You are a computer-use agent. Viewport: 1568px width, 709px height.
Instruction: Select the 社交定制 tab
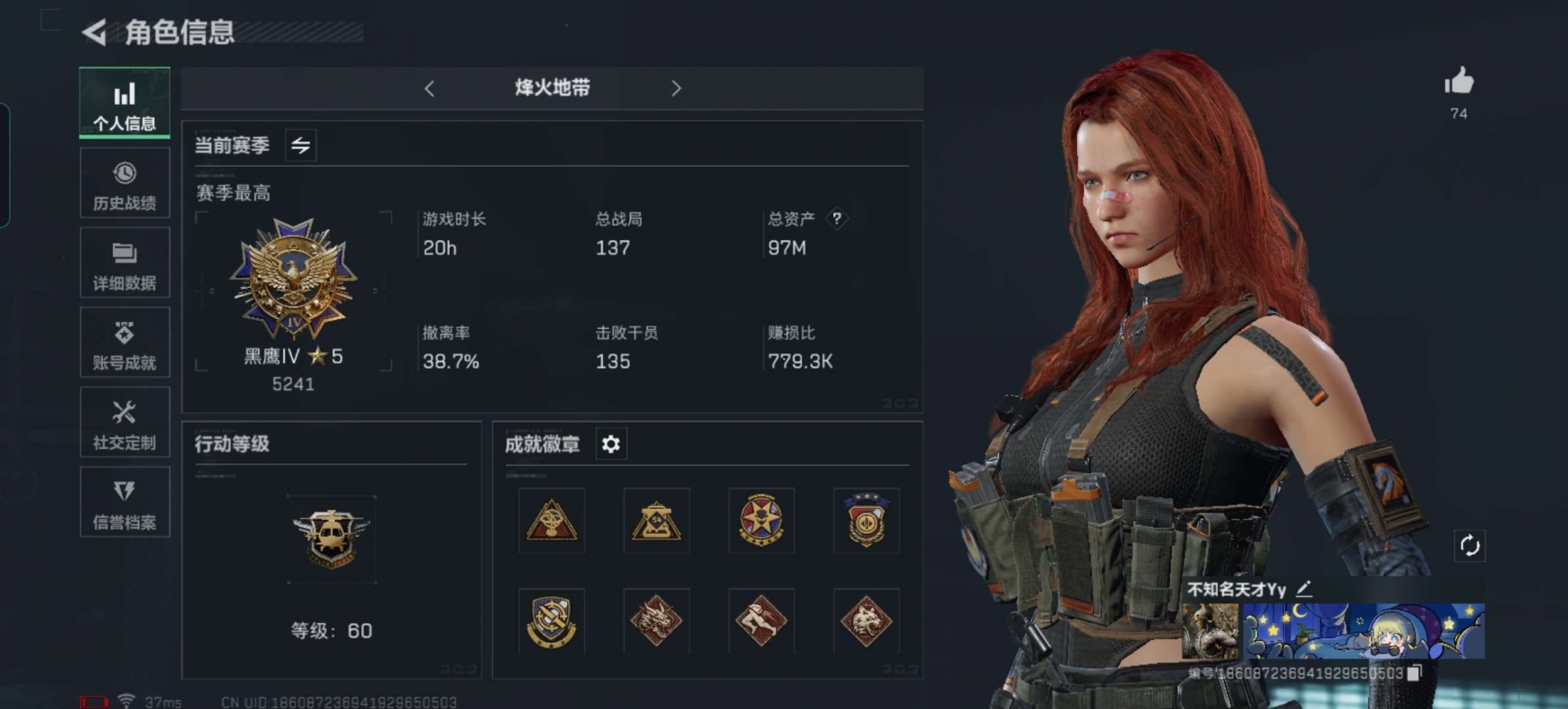coord(125,423)
